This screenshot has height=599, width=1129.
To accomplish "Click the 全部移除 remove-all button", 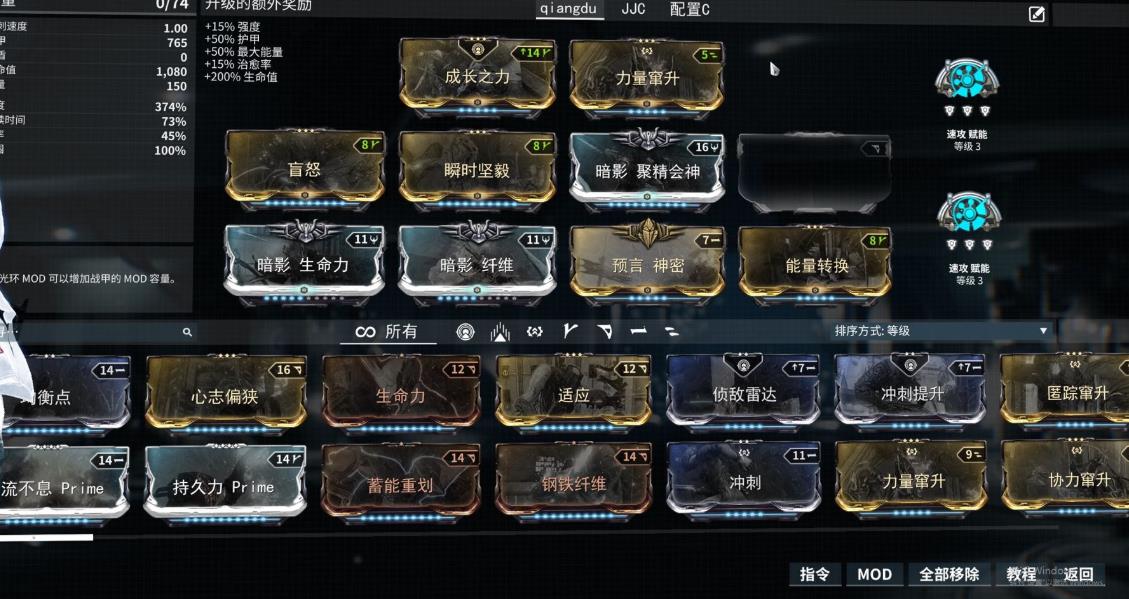I will (949, 574).
